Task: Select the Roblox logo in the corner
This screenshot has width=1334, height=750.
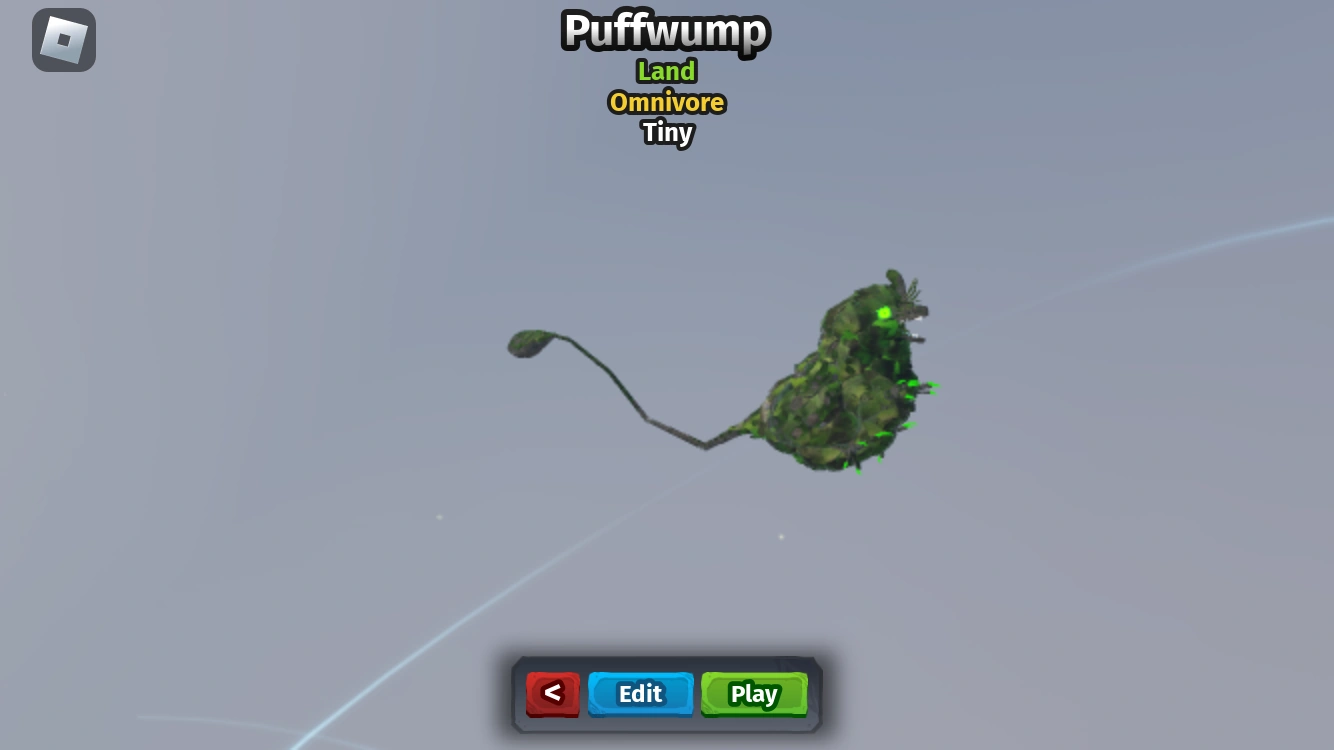Action: click(x=63, y=39)
